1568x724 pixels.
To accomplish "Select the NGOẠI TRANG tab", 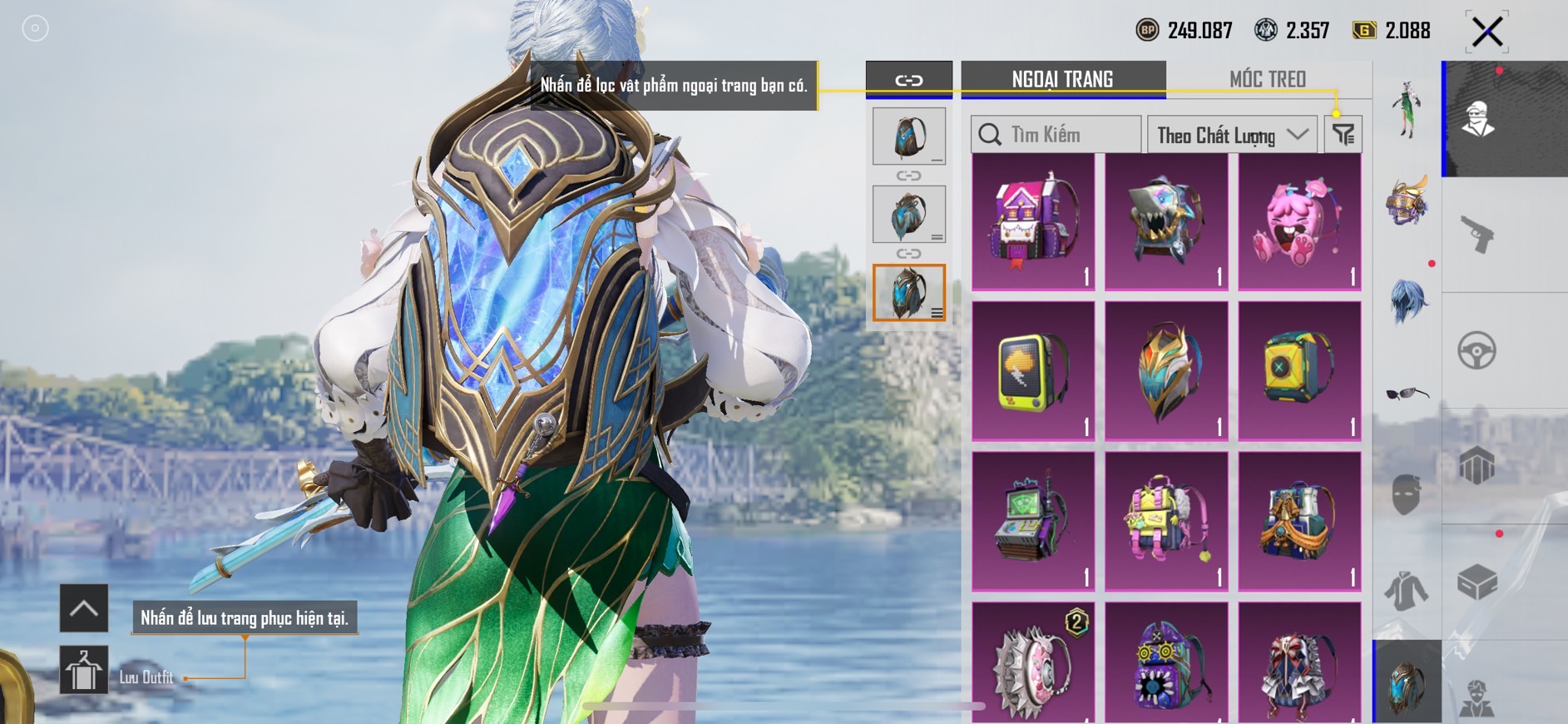I will (1062, 79).
